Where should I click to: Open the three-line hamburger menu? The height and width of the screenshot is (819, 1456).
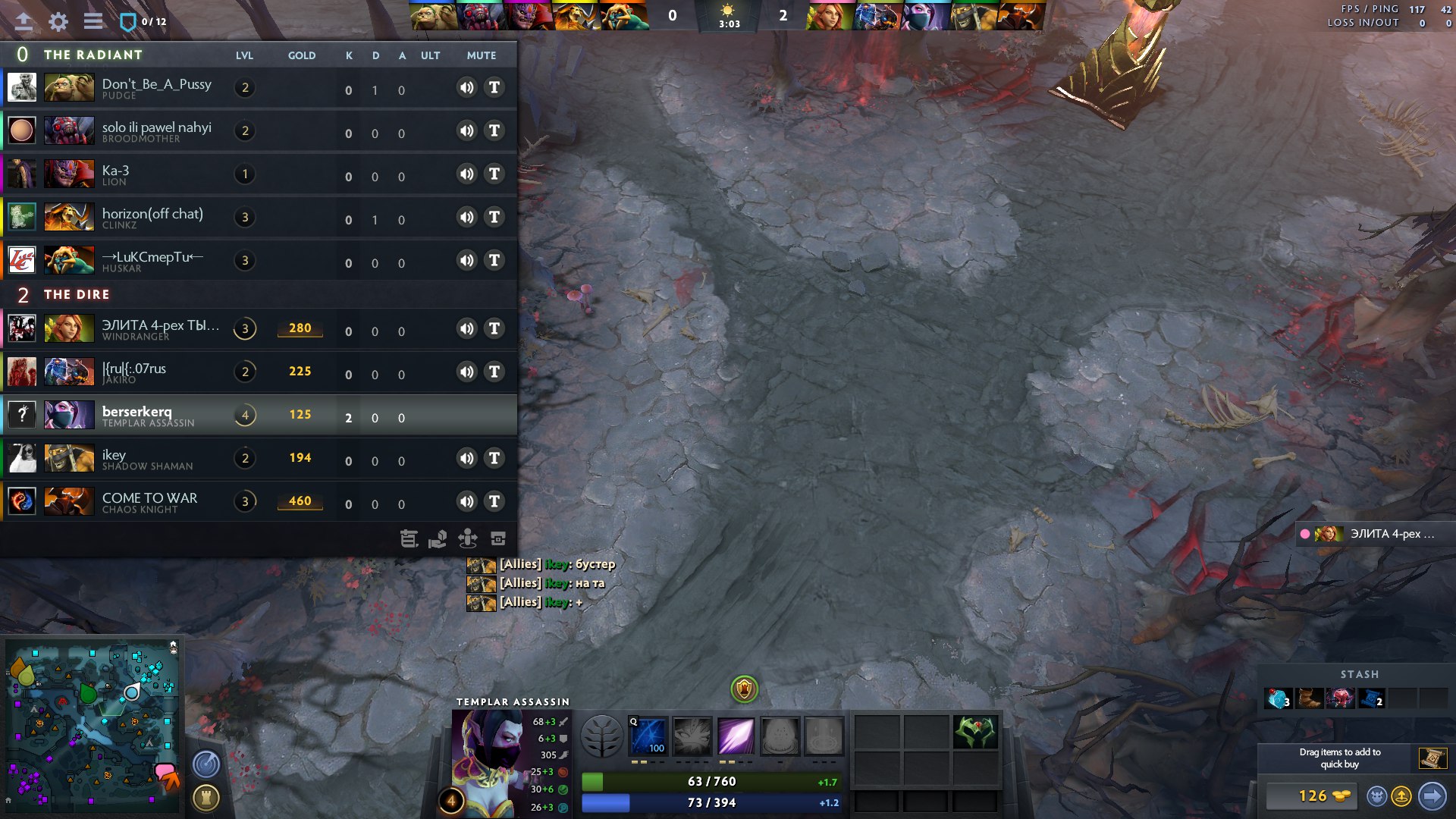93,21
